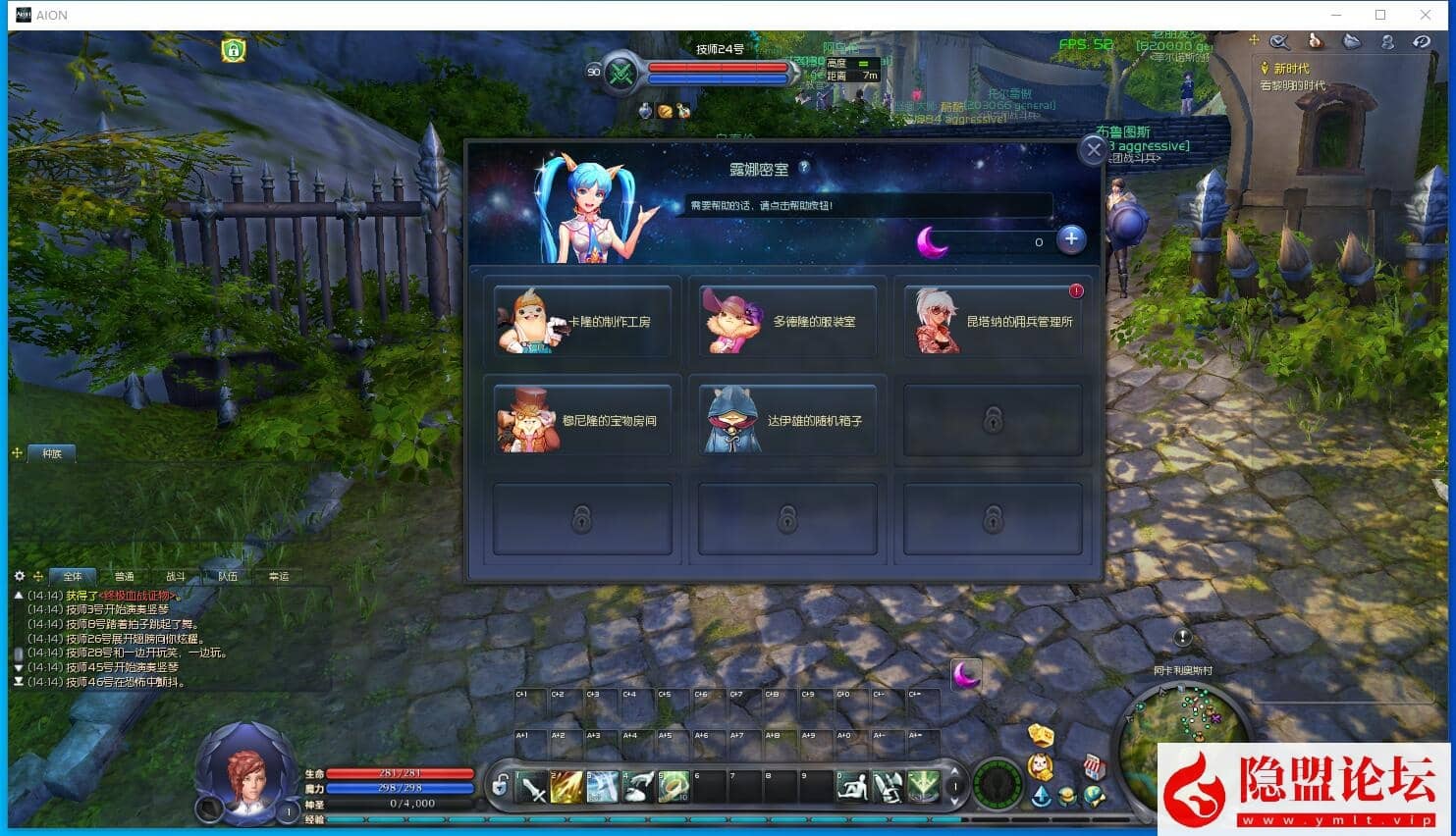Open 穆尼隆的宝物房间 treasure room
Viewport: 1456px width, 836px height.
[x=582, y=420]
